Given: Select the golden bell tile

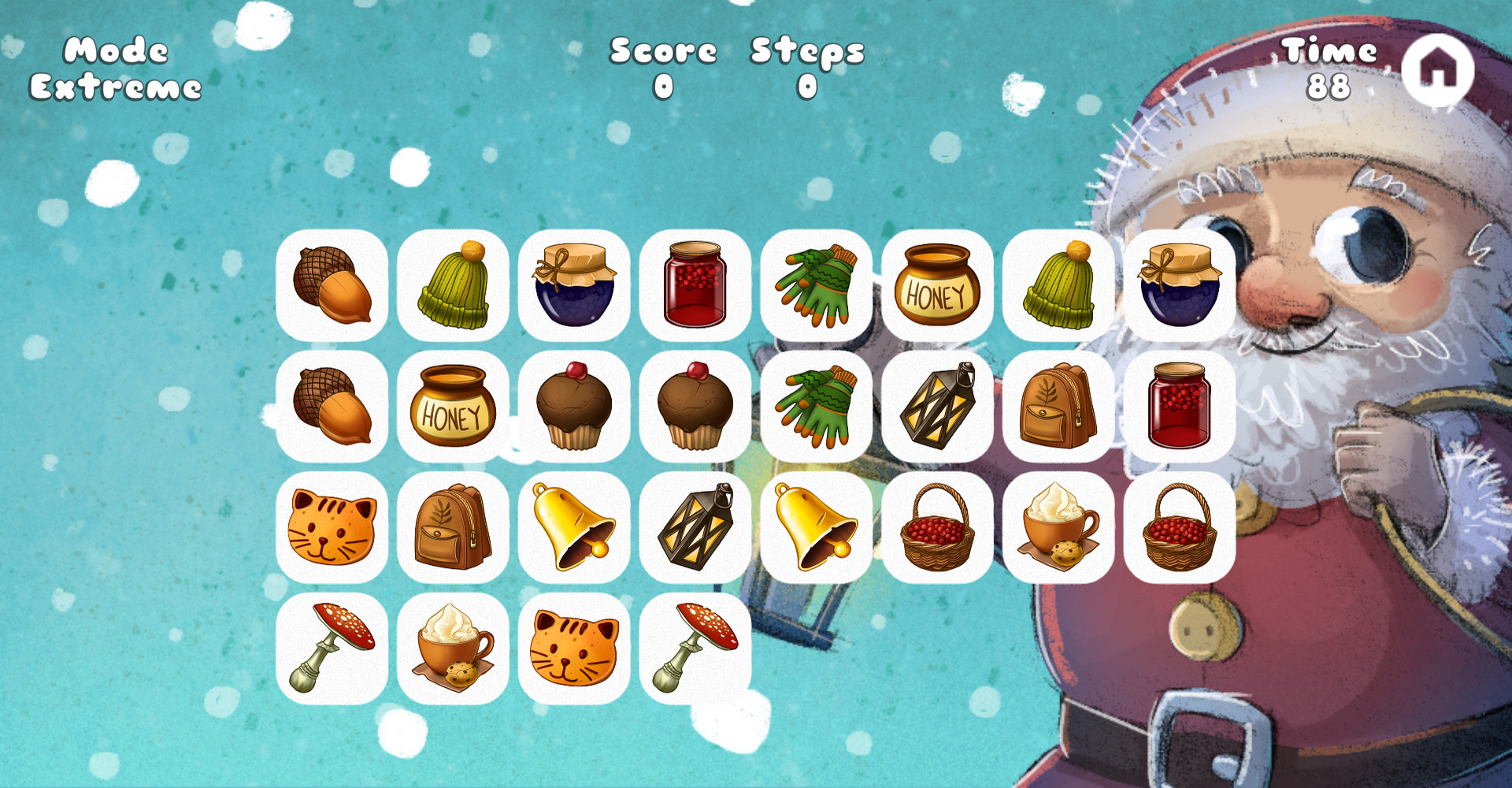Looking at the screenshot, I should 576,528.
